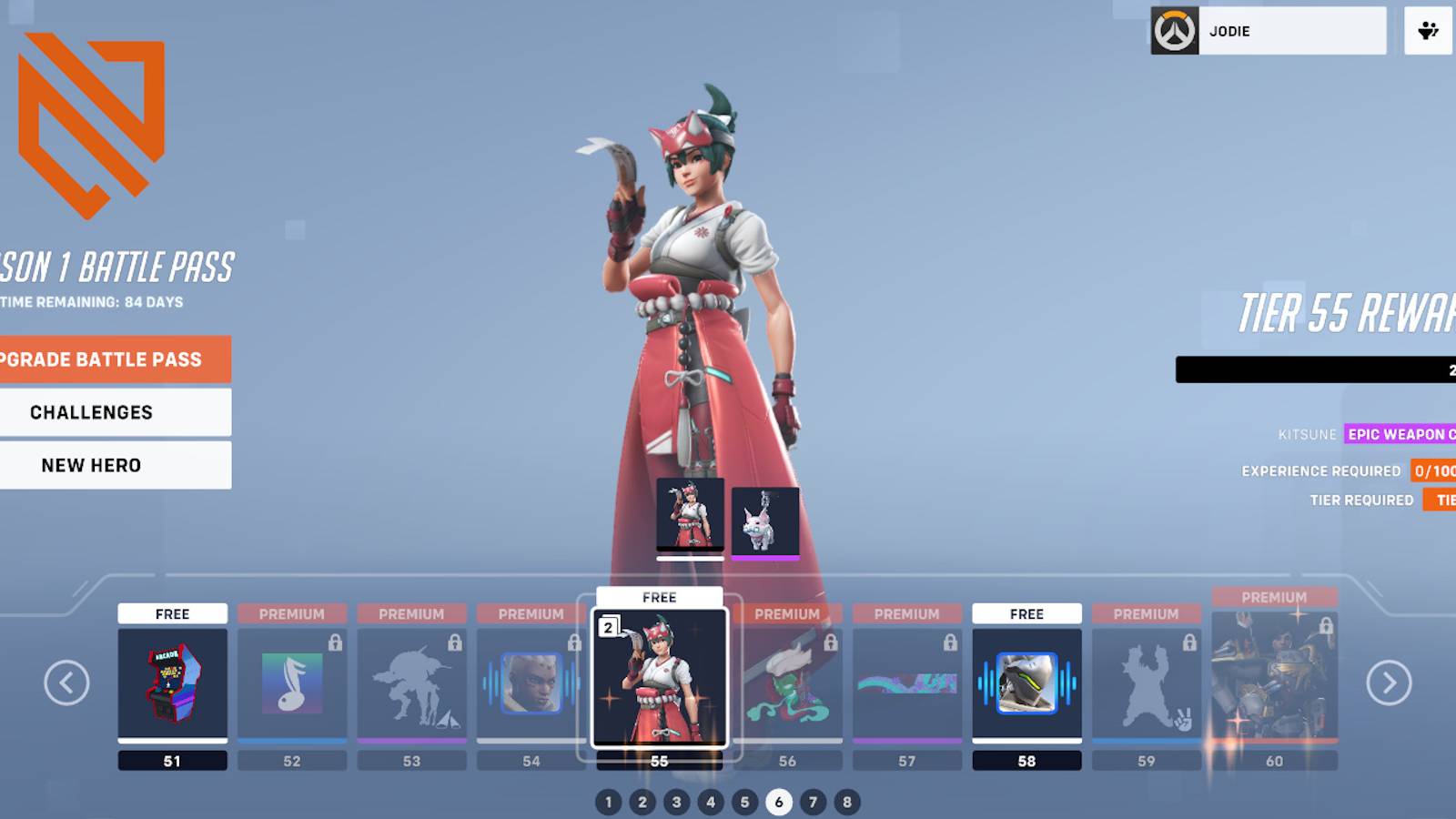This screenshot has height=819, width=1456.
Task: Click the Overwatch logo next to player name
Action: (1175, 30)
